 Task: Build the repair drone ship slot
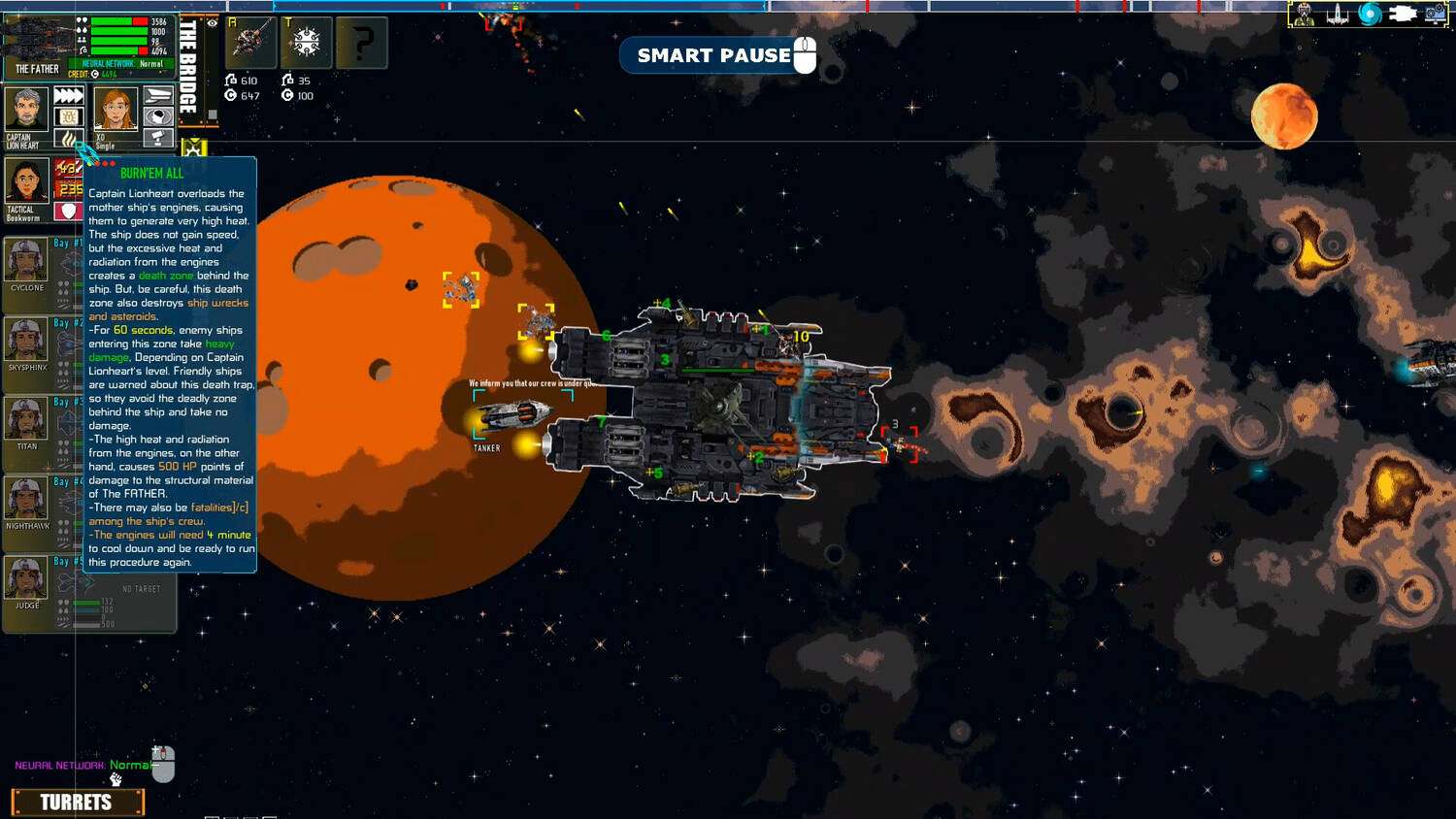point(250,42)
